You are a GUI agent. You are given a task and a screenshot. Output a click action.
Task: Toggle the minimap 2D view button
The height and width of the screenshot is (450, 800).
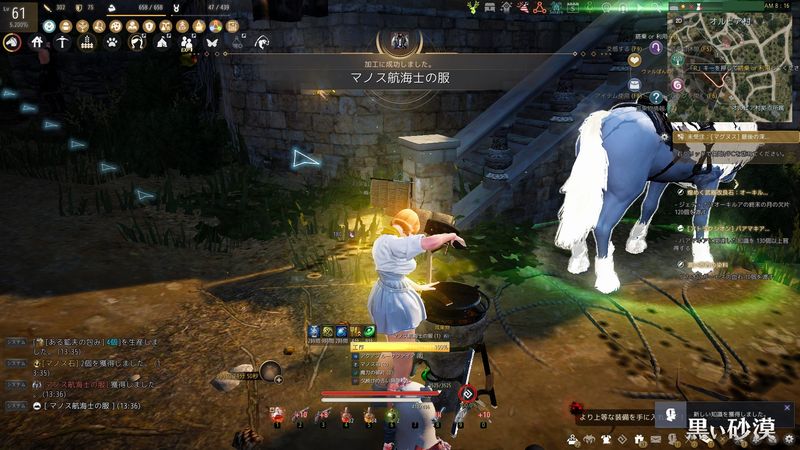coord(678,19)
